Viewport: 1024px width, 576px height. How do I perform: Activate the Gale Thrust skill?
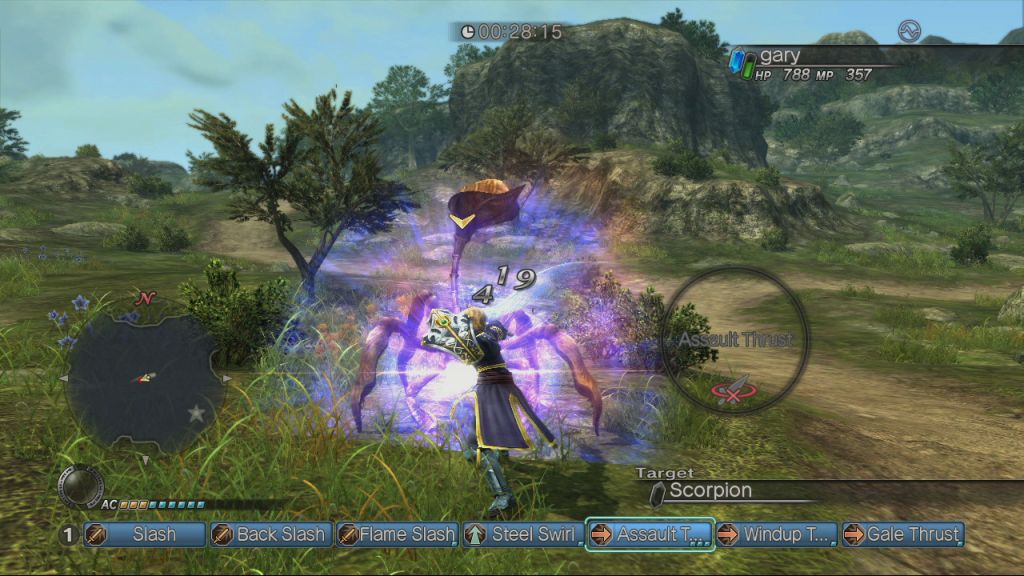(902, 535)
